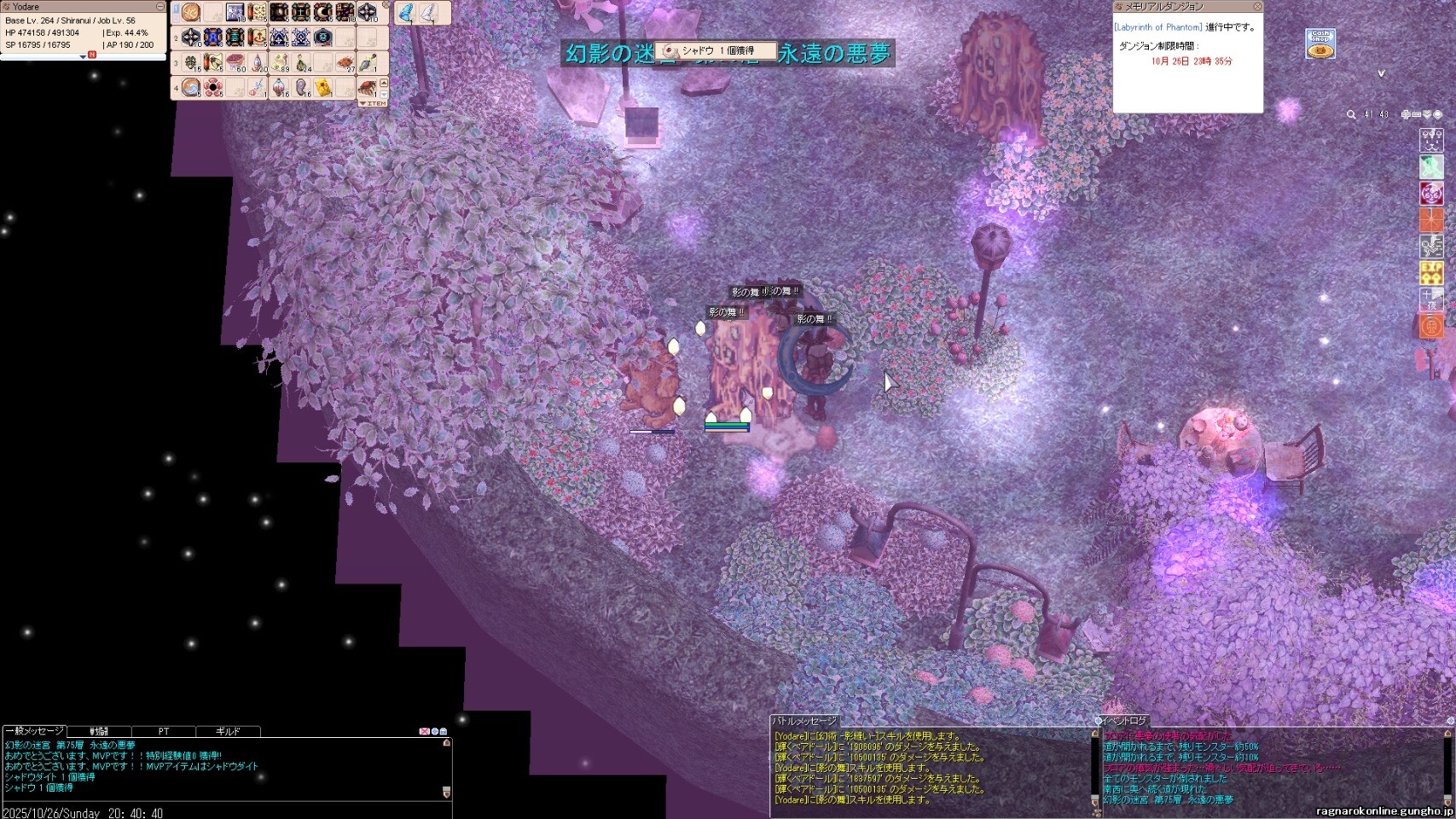Open the Cash Shop
The height and width of the screenshot is (819, 1456).
1320,44
